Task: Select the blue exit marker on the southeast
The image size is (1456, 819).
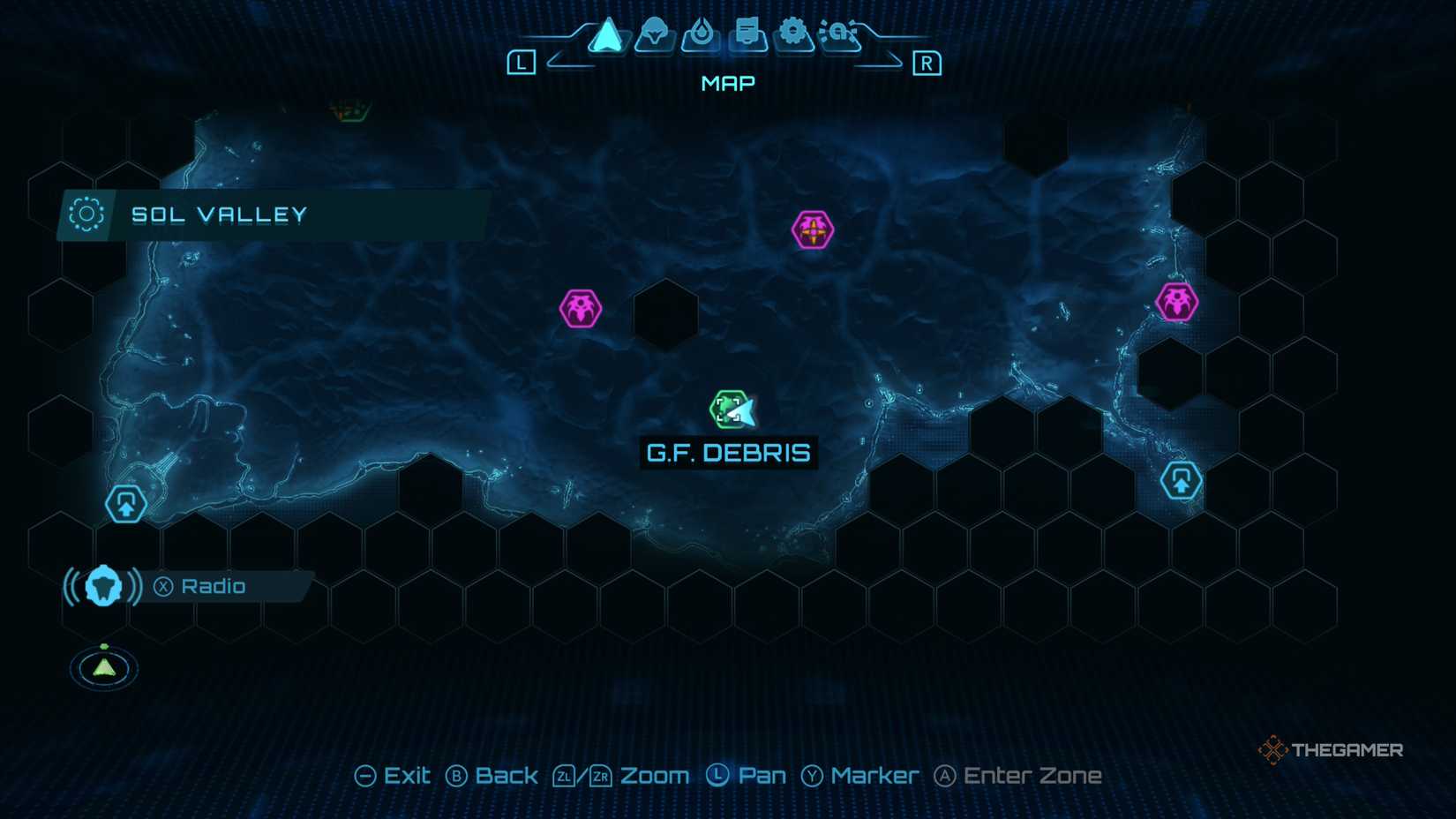Action: 1181,481
